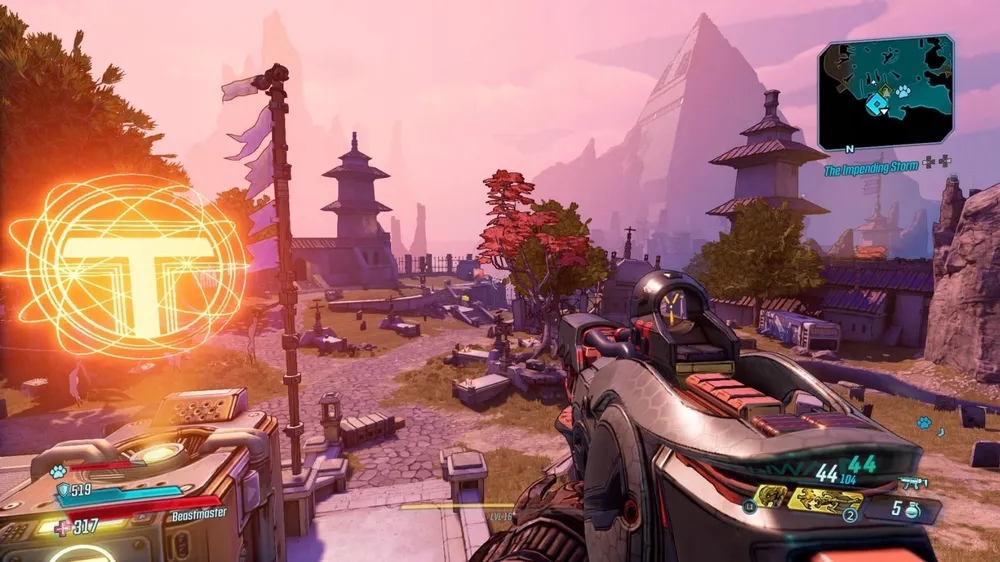Click the pet paw marker on minimap

click(x=902, y=91)
